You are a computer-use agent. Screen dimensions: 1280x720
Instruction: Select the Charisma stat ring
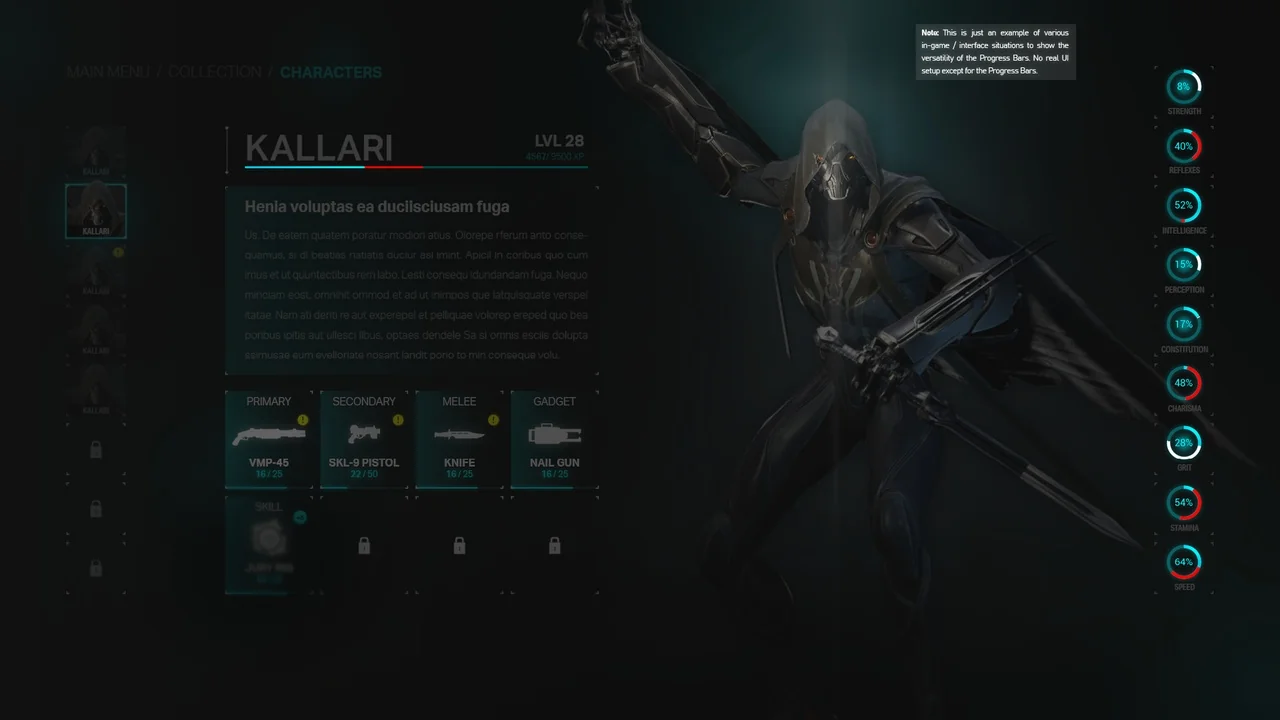pos(1184,383)
